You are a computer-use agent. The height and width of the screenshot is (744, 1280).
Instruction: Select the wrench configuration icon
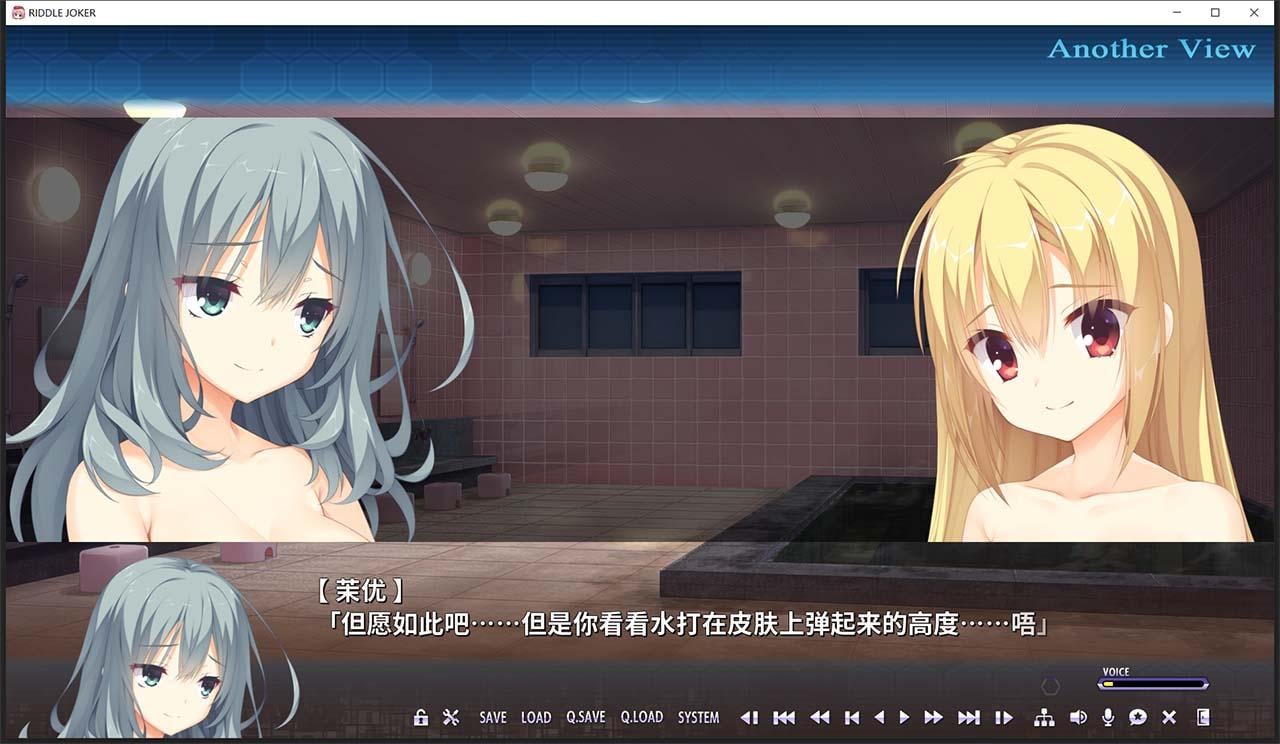(x=452, y=717)
